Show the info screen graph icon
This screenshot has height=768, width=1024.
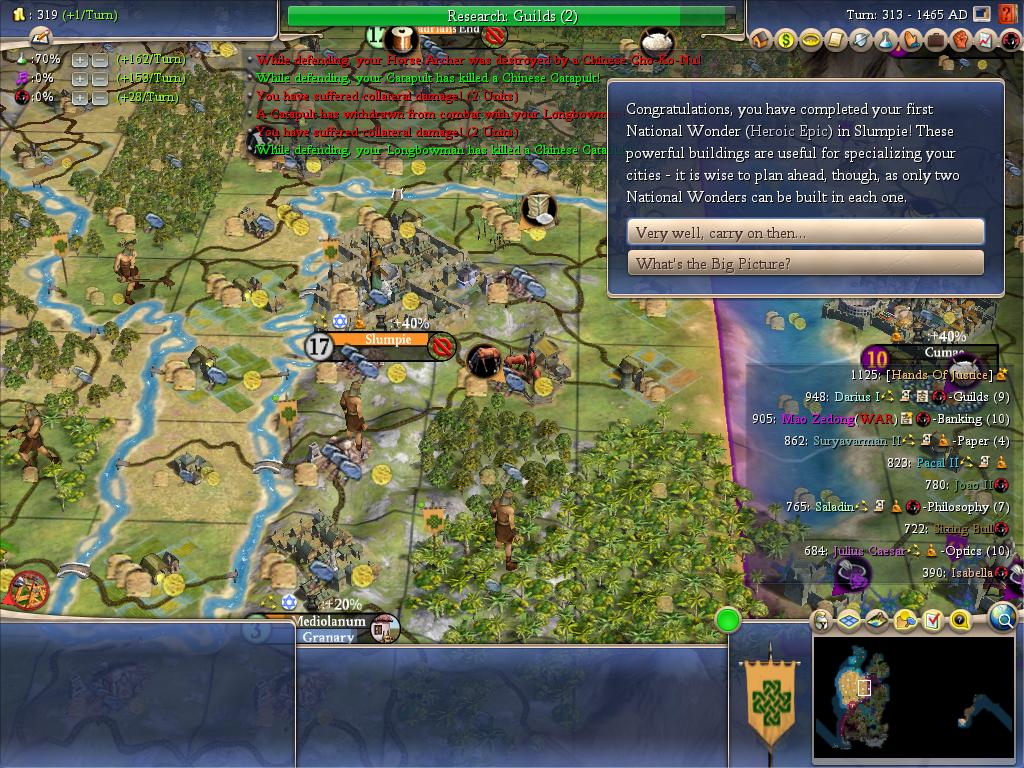coord(985,40)
